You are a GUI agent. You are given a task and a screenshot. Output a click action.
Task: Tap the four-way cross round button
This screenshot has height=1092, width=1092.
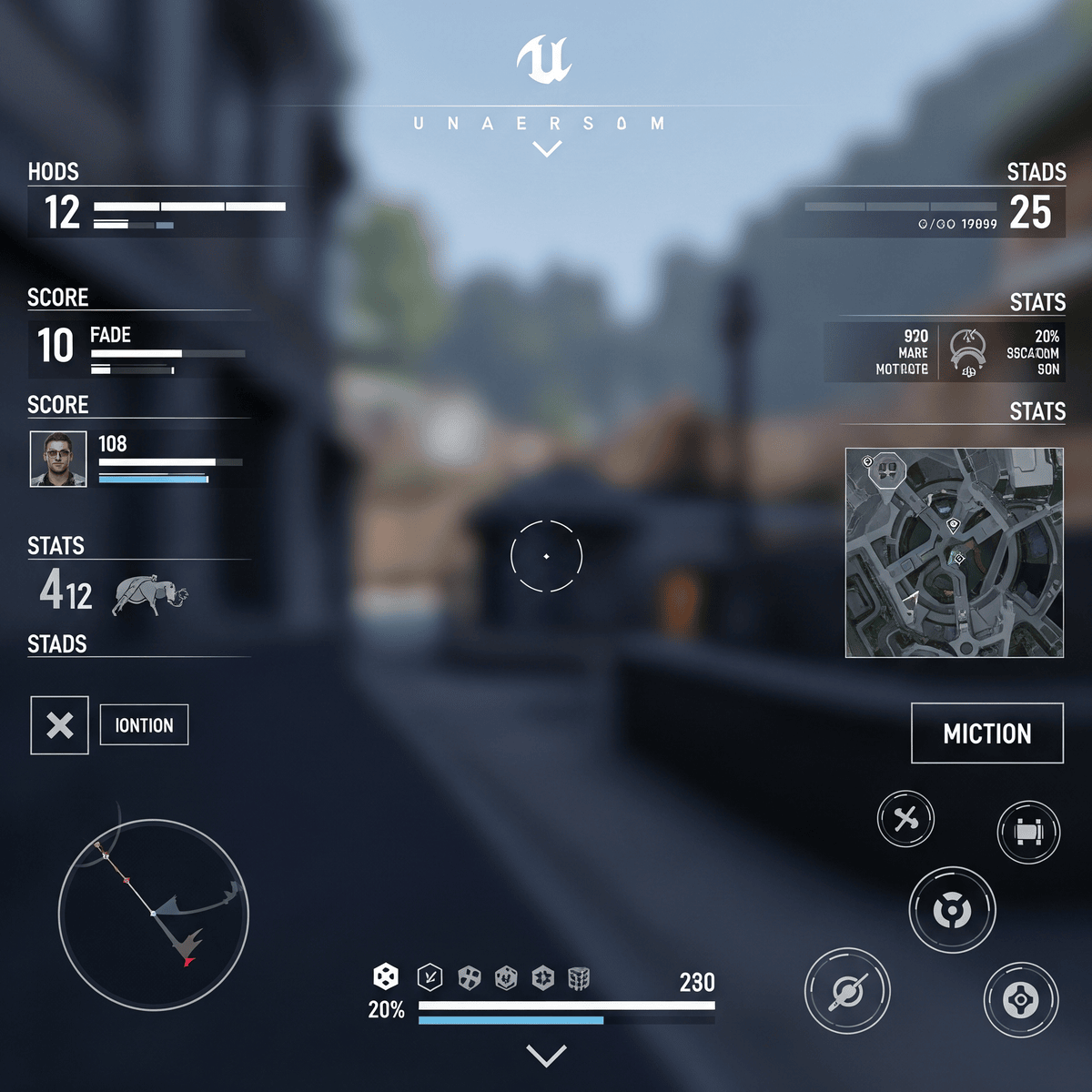click(1021, 1000)
